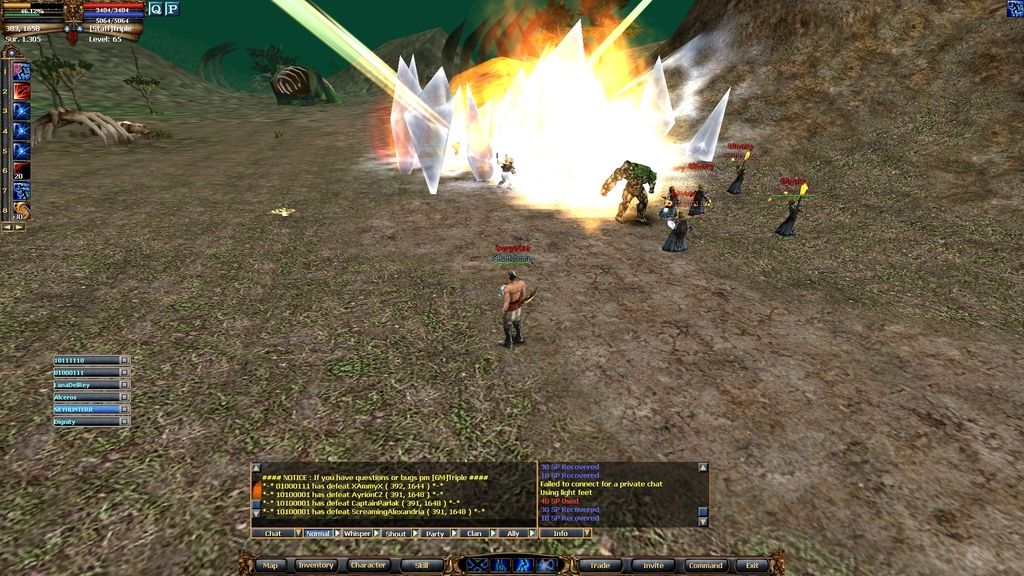This screenshot has width=1024, height=576.
Task: Select party member LanaDelRey
Action: click(86, 384)
